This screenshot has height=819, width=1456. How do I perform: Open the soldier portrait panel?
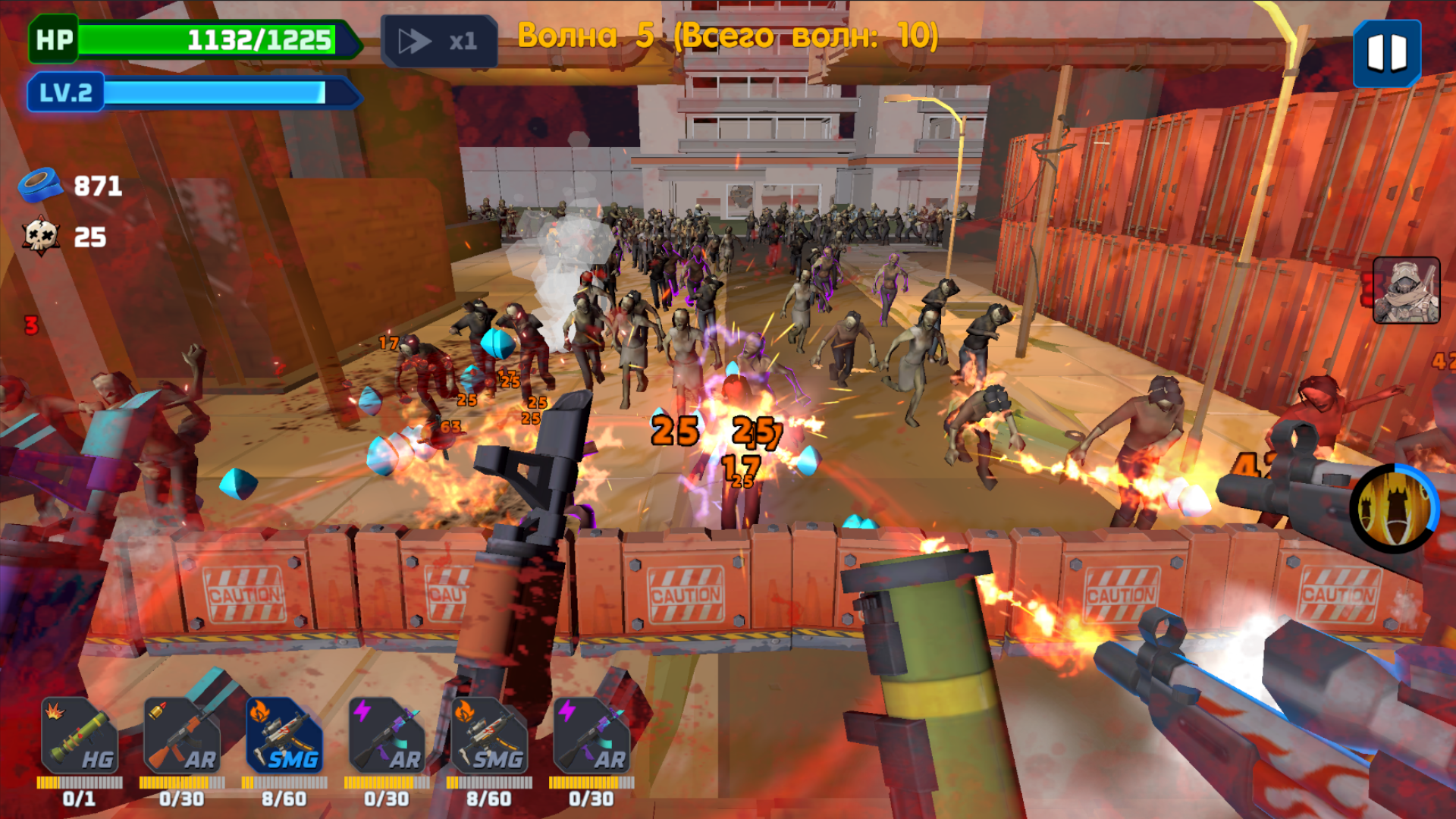coord(1407,297)
